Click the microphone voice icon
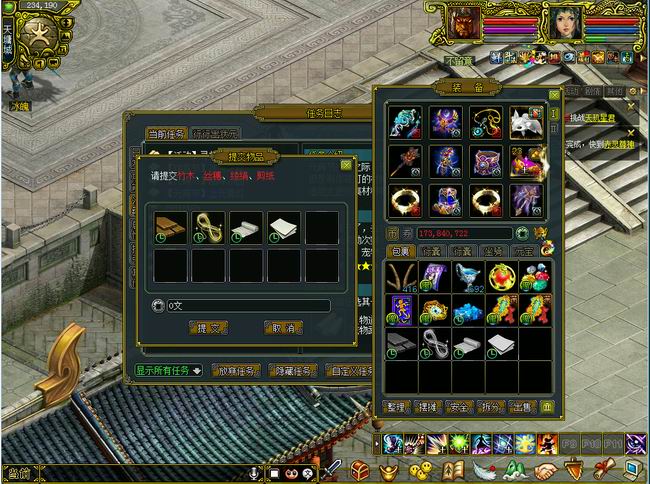 pyautogui.click(x=256, y=472)
